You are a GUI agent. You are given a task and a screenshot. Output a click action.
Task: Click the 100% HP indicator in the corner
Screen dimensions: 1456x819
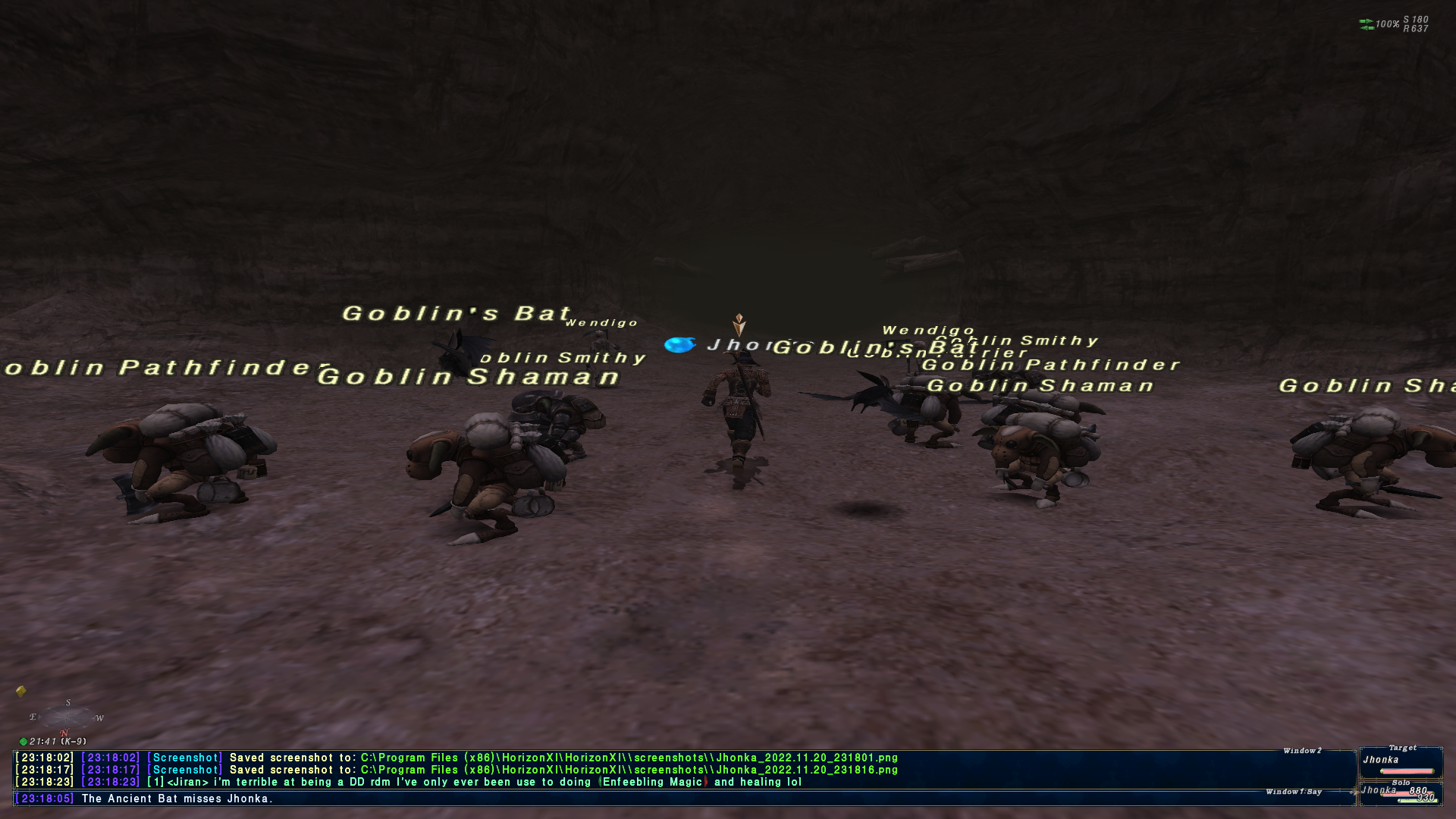pos(1387,24)
